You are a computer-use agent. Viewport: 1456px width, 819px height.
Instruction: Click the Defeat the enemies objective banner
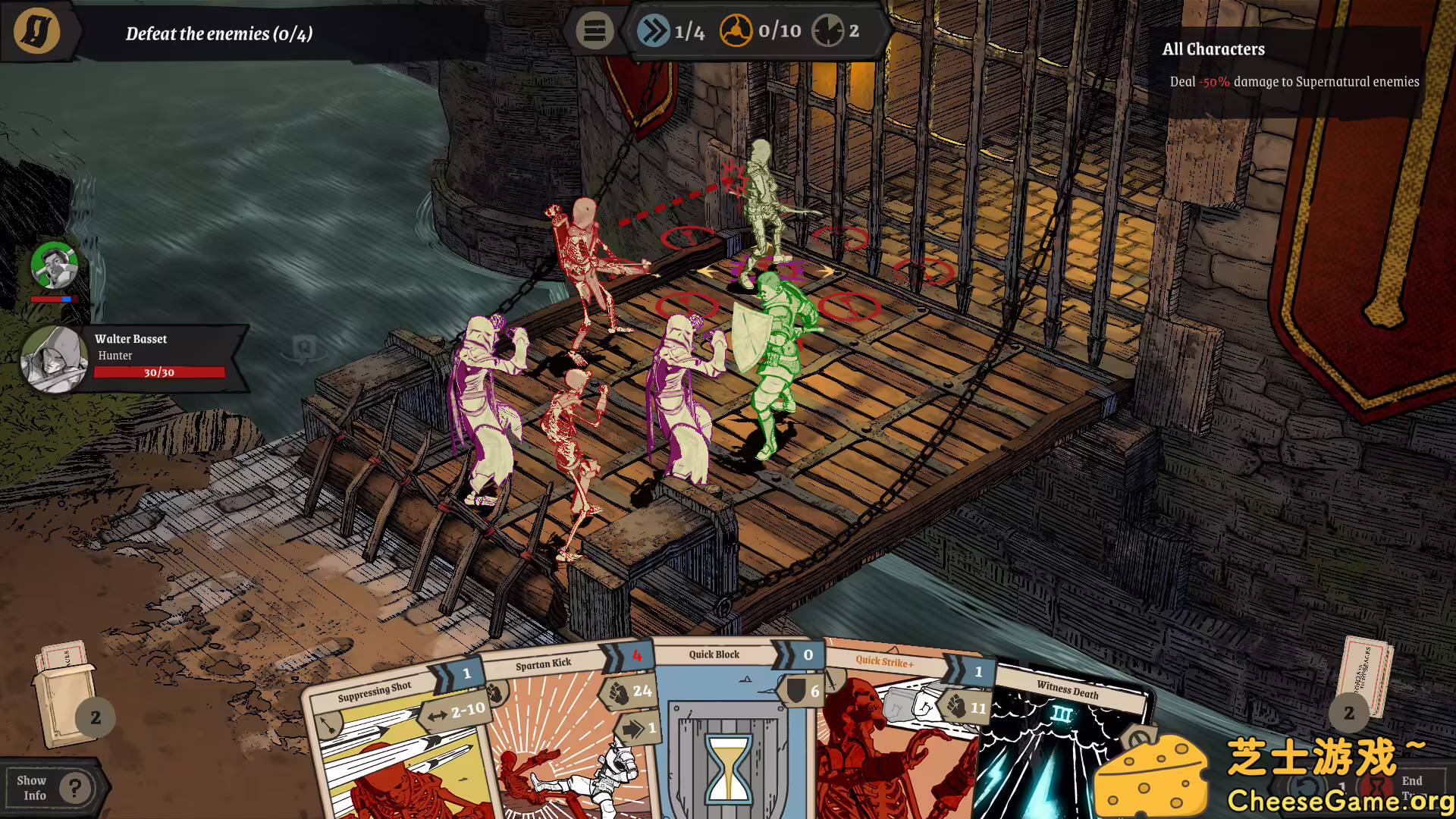pos(220,33)
